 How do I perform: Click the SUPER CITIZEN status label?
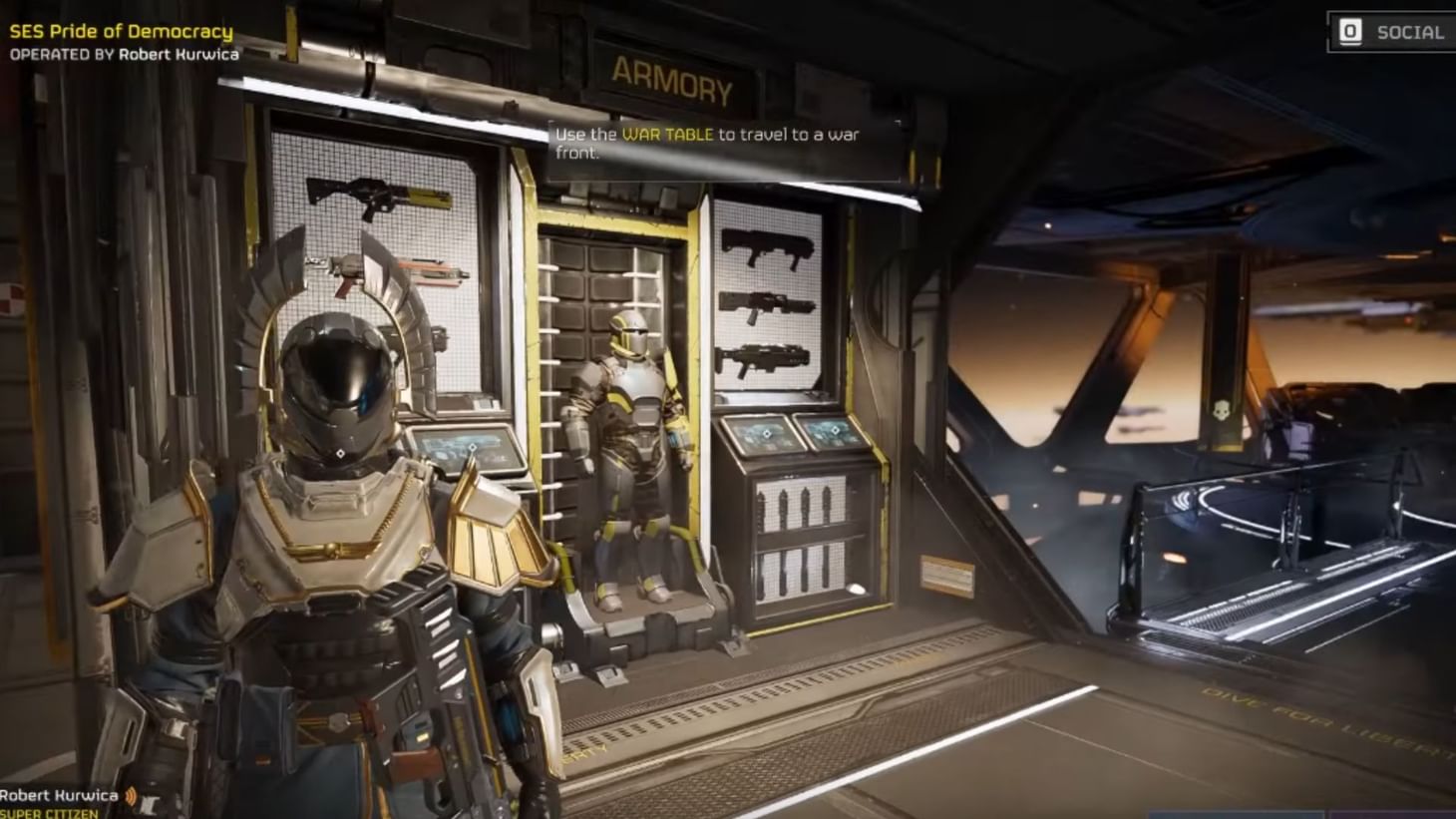click(x=48, y=813)
